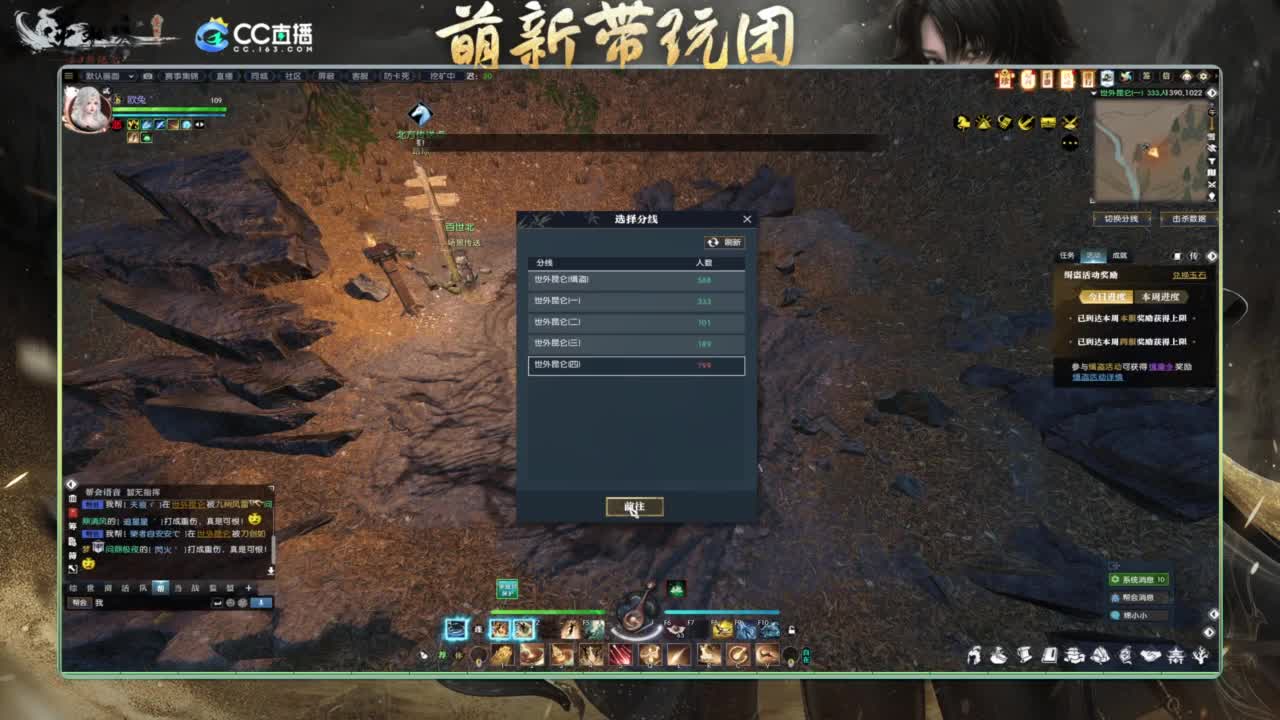This screenshot has width=1280, height=720.
Task: Toggle the 系统消息 message panel
Action: (1138, 578)
